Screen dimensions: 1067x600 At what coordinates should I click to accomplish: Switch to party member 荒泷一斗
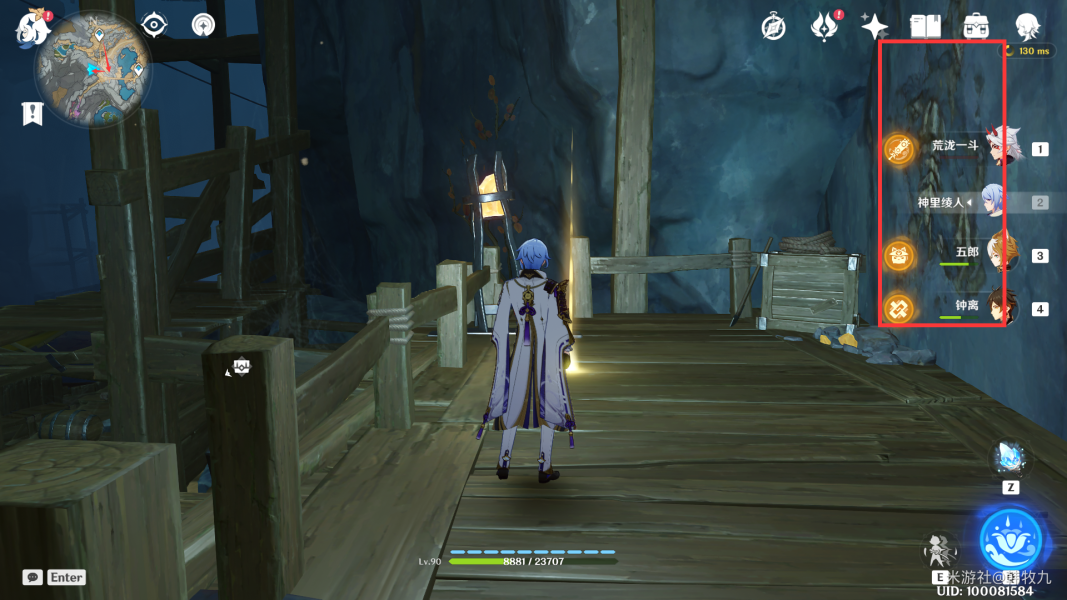(1003, 148)
